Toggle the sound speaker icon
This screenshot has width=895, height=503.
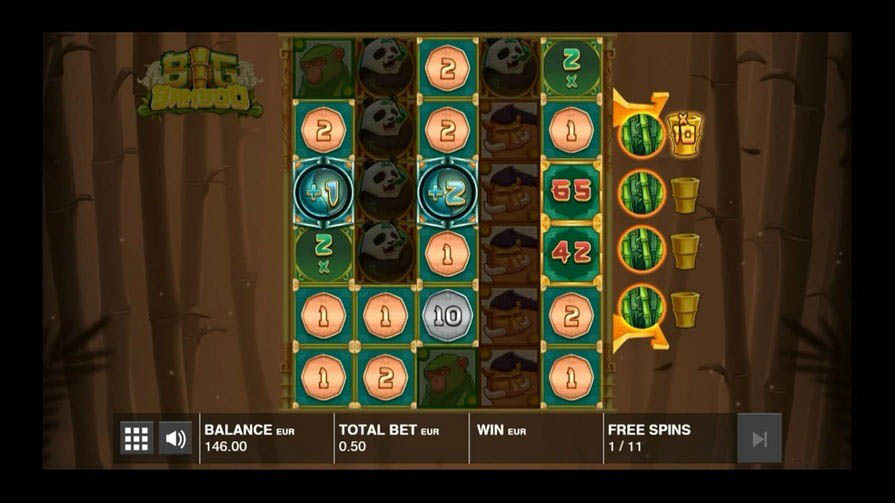click(175, 438)
